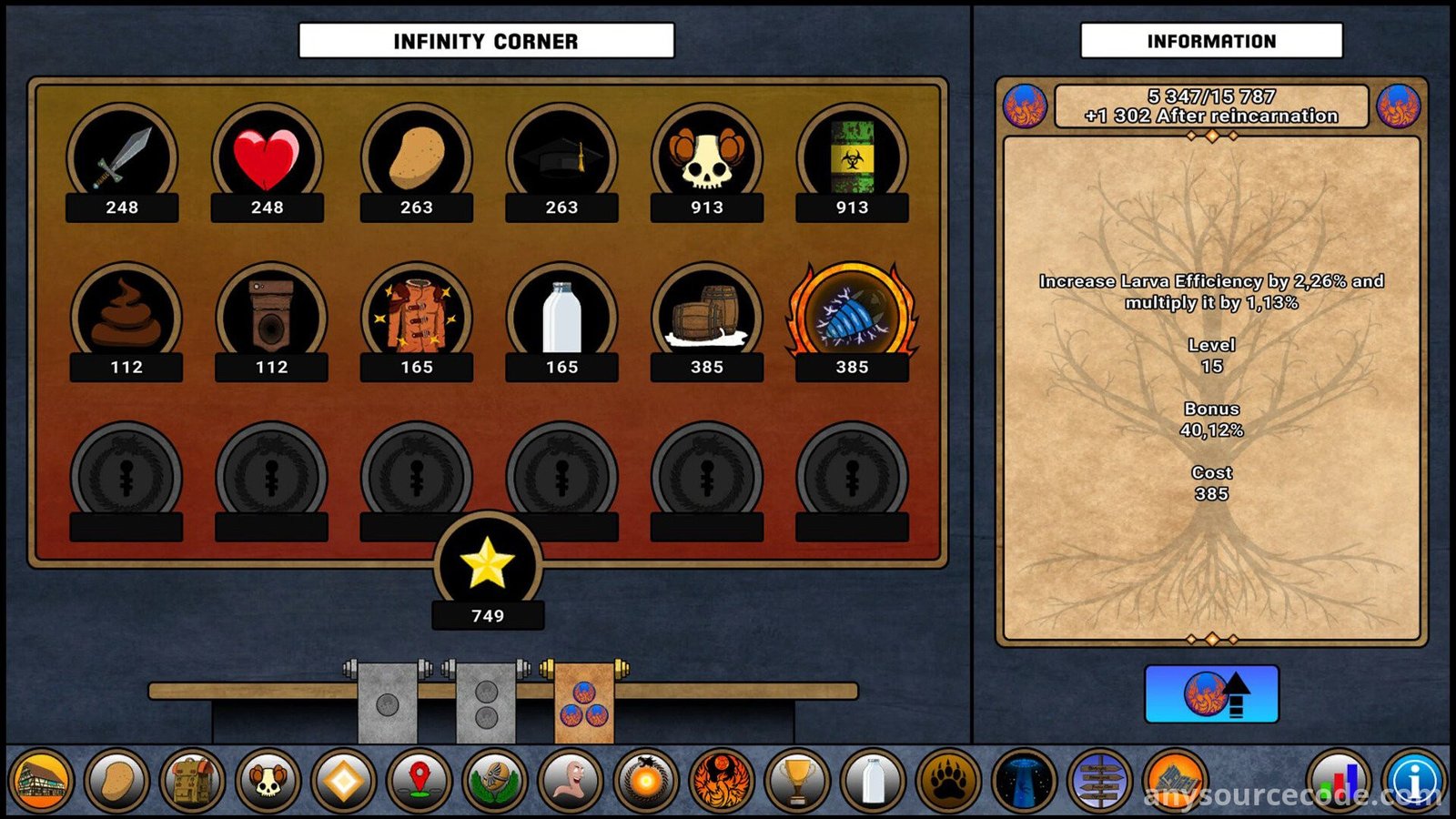The image size is (1456, 819).
Task: Open the three-coin orange tab
Action: coord(584,703)
